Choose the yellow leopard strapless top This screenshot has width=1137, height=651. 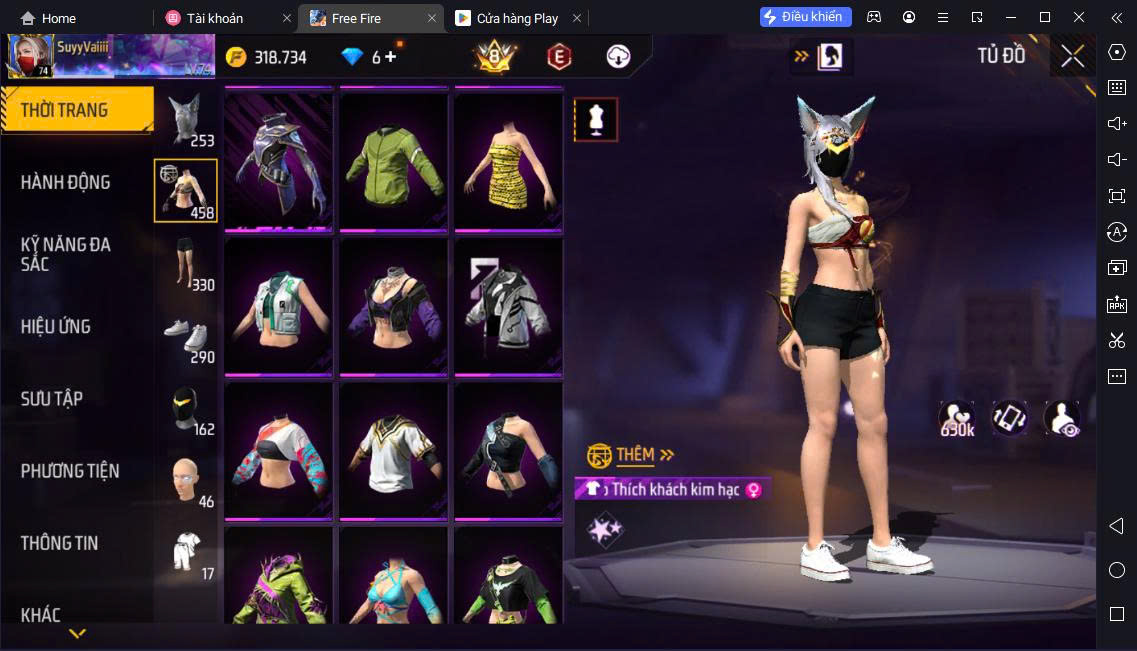pos(508,160)
